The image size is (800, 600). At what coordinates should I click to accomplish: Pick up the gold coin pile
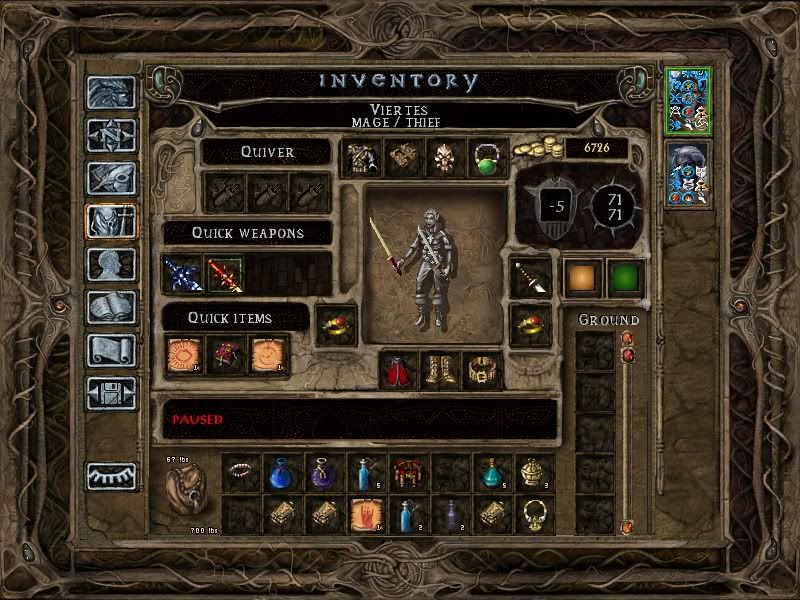point(537,150)
